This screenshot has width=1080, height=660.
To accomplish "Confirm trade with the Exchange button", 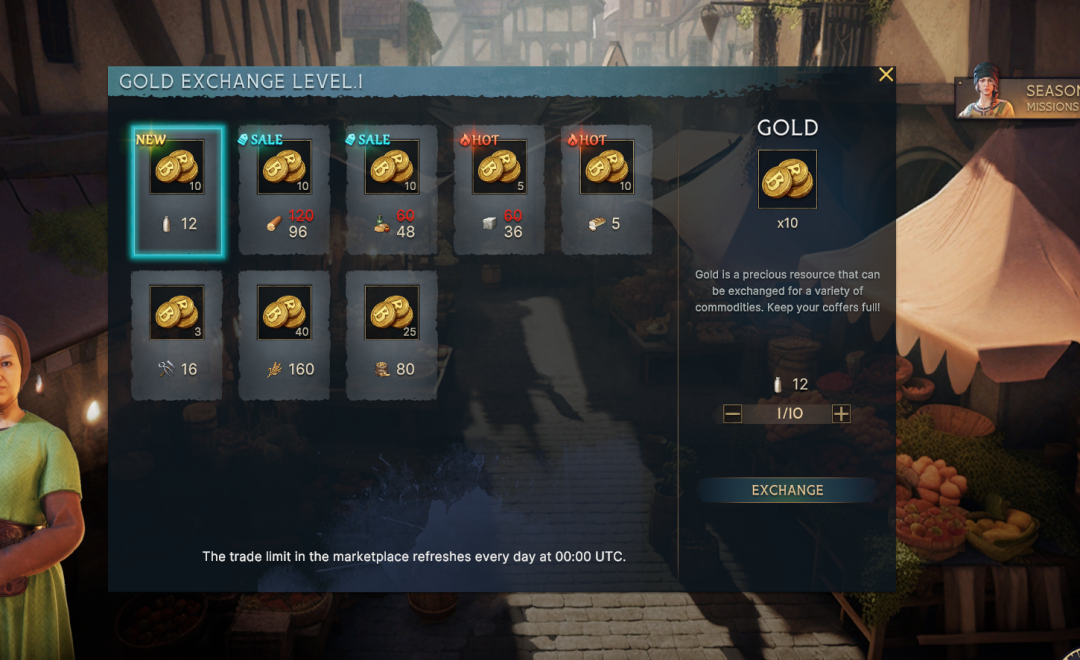I will (787, 490).
